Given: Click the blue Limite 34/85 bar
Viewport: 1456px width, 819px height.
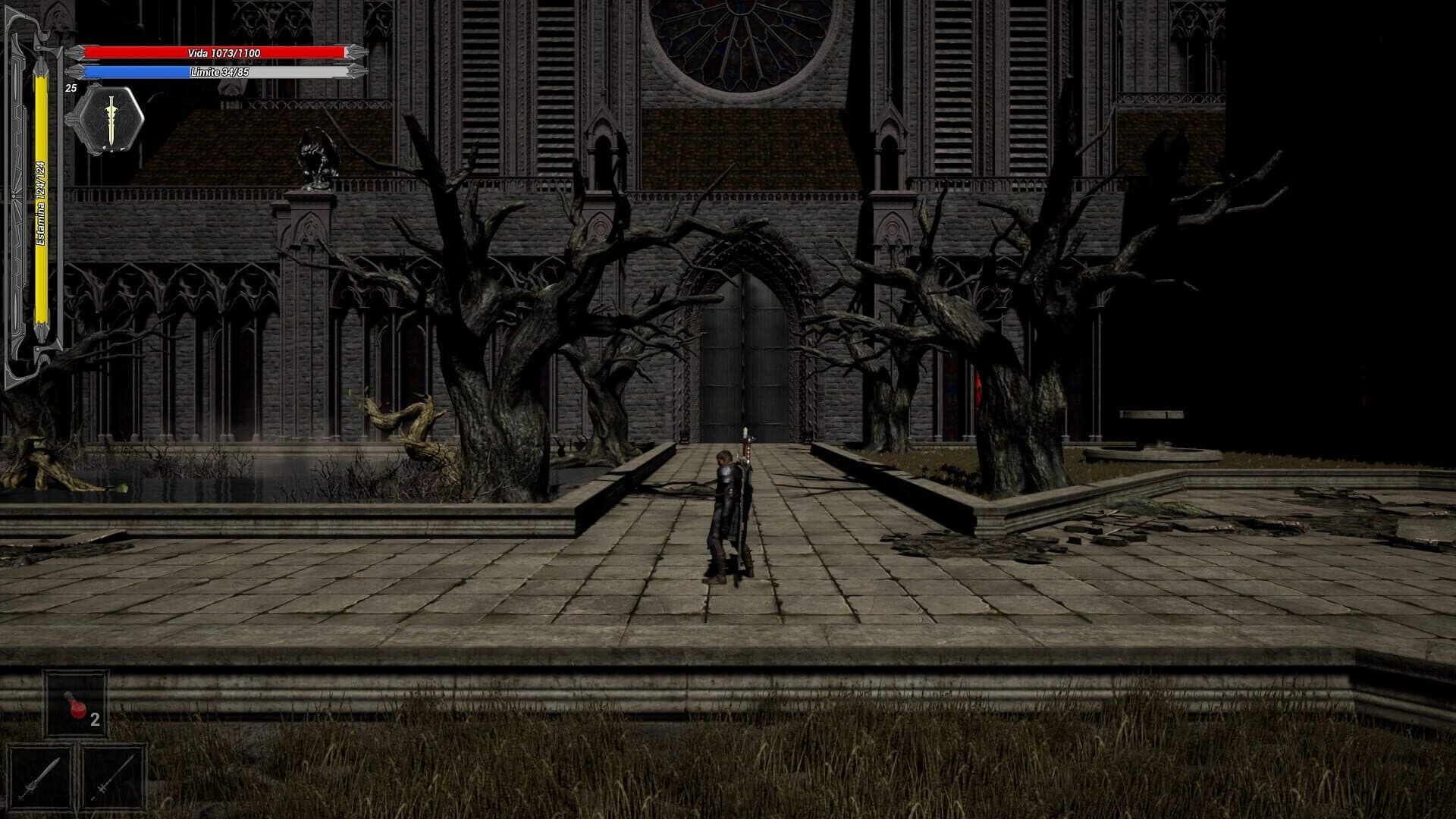Looking at the screenshot, I should 220,74.
